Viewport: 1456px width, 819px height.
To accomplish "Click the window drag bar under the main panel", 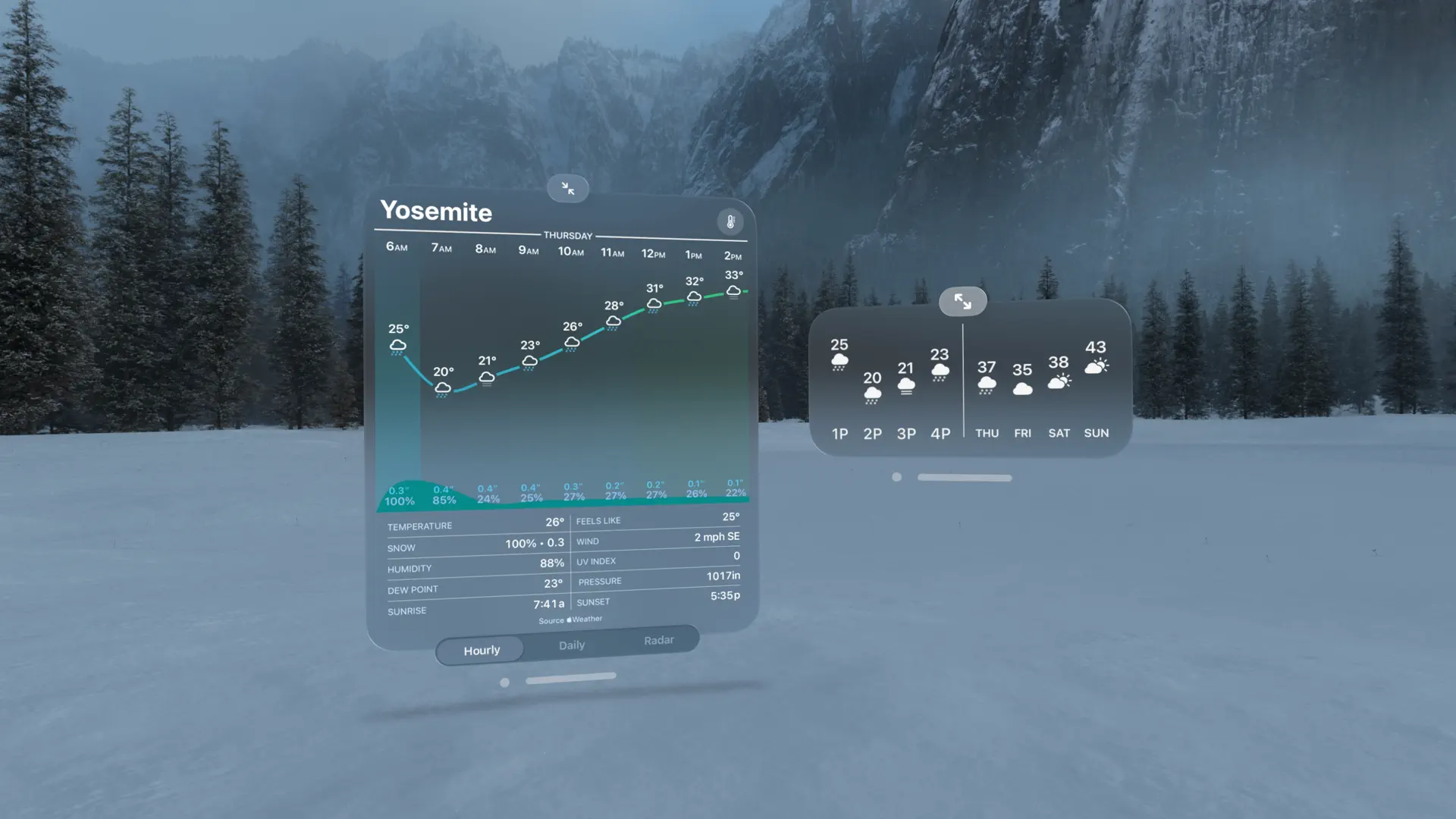I will coord(571,676).
